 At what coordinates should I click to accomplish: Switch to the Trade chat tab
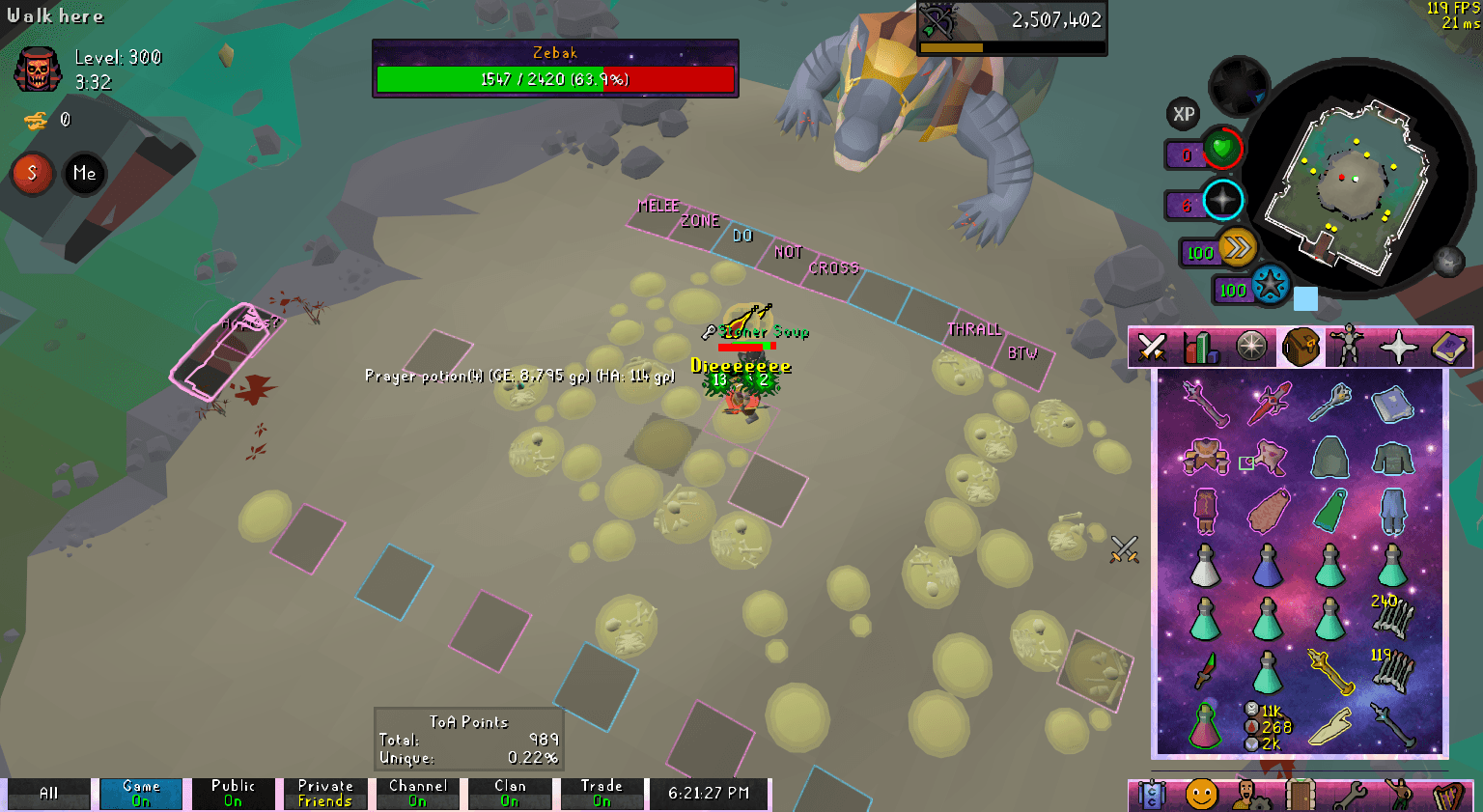(x=602, y=793)
